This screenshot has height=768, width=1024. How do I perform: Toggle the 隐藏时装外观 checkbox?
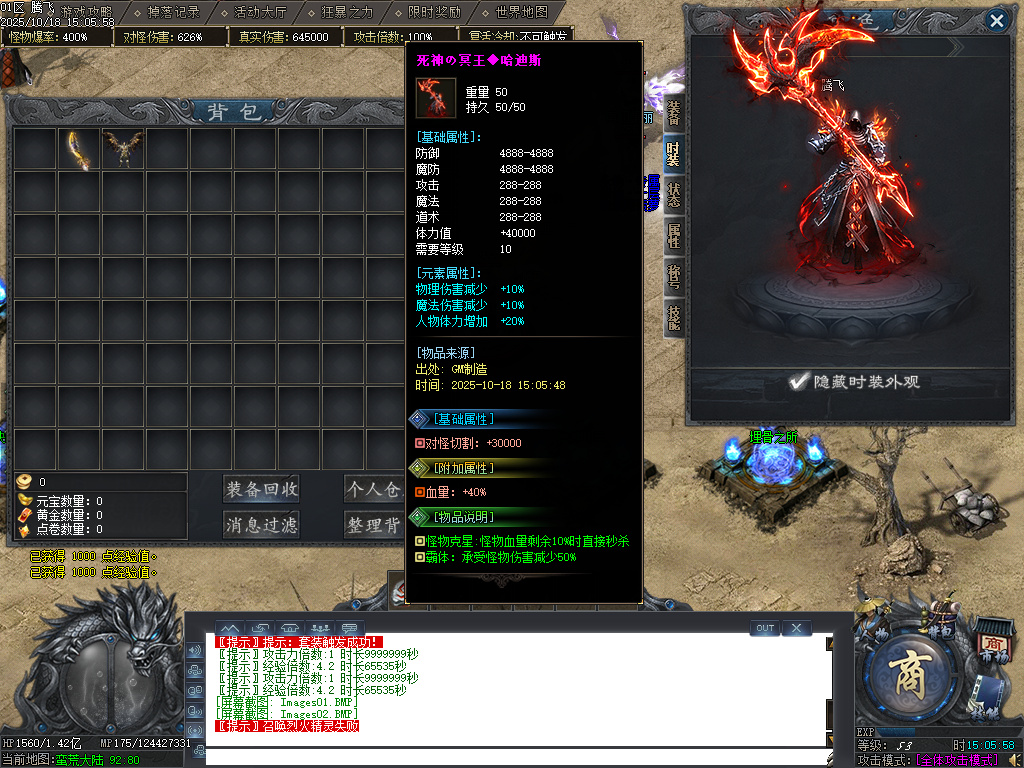(798, 381)
